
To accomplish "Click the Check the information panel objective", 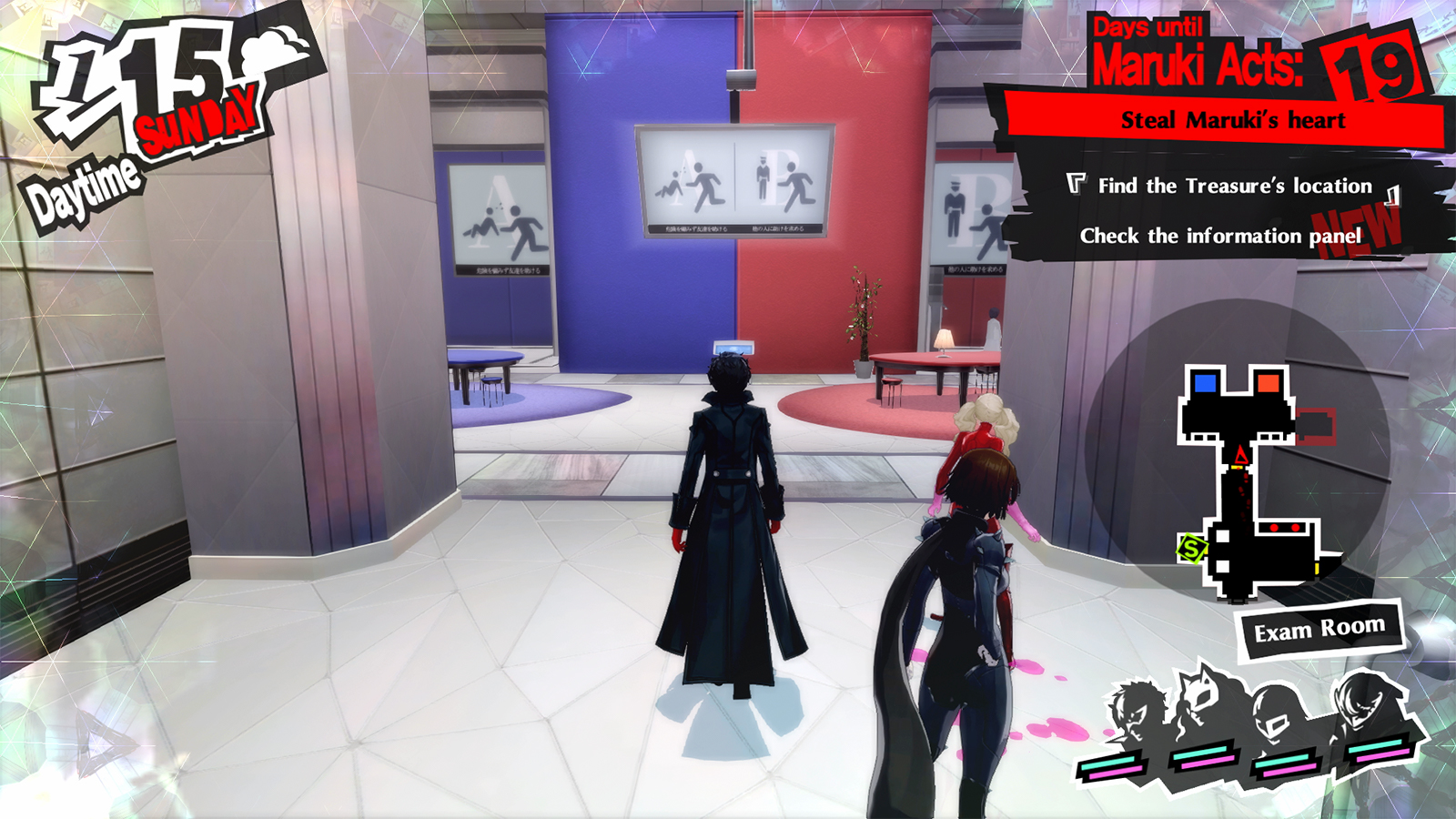I will pos(1218,235).
